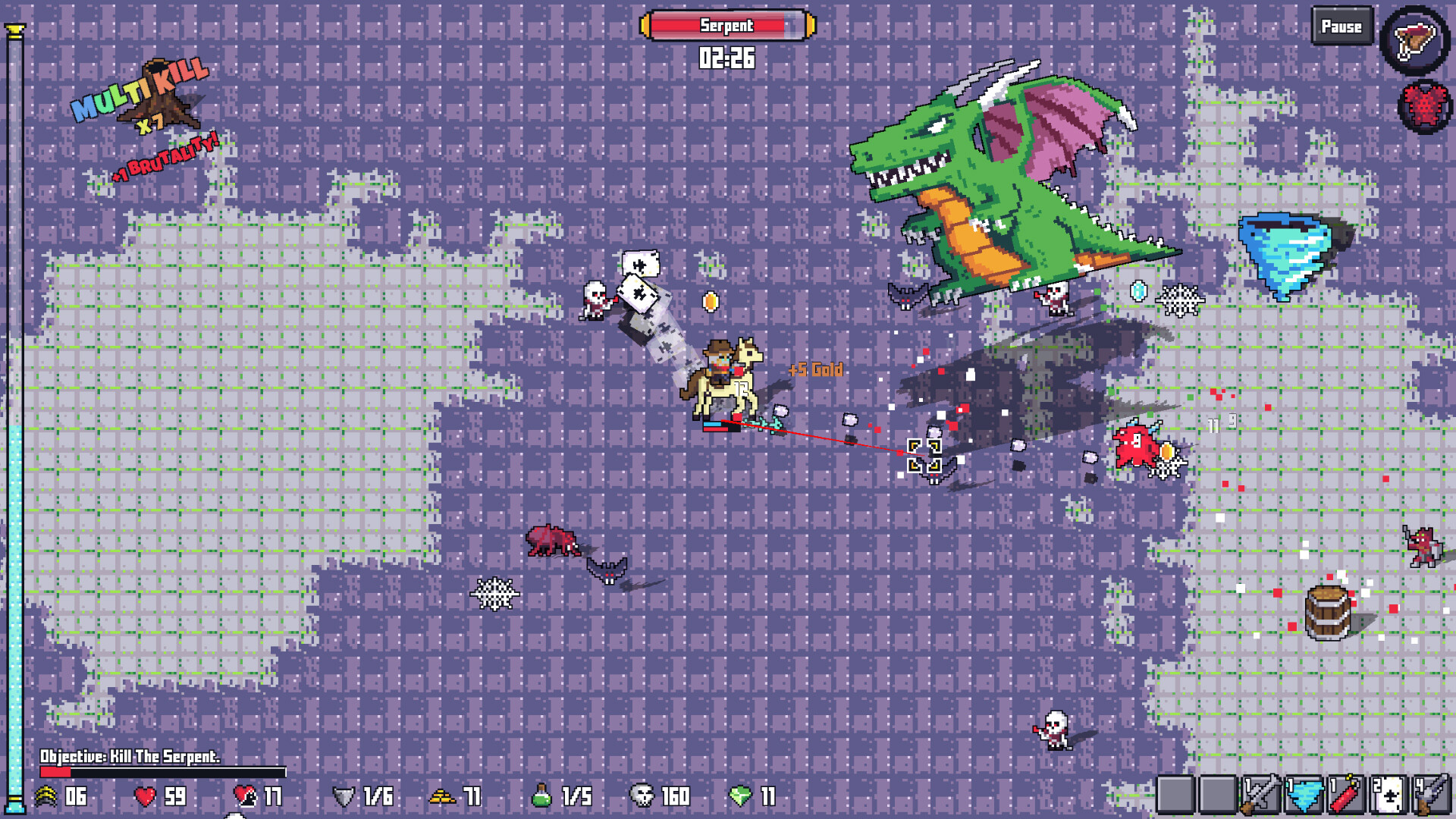The image size is (1456, 819).
Task: Select the playing card item with count 2
Action: pyautogui.click(x=1387, y=793)
